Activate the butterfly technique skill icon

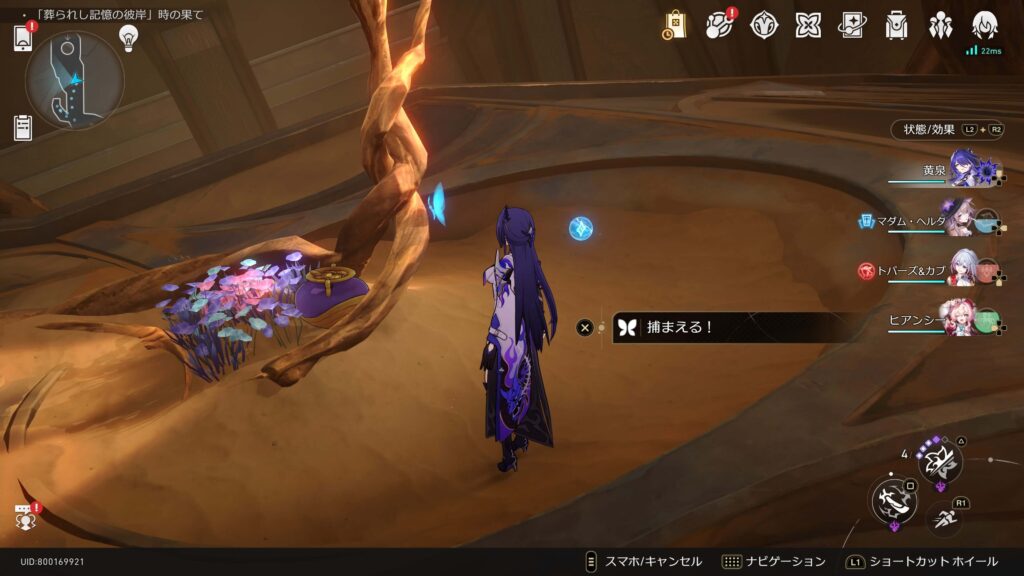940,461
